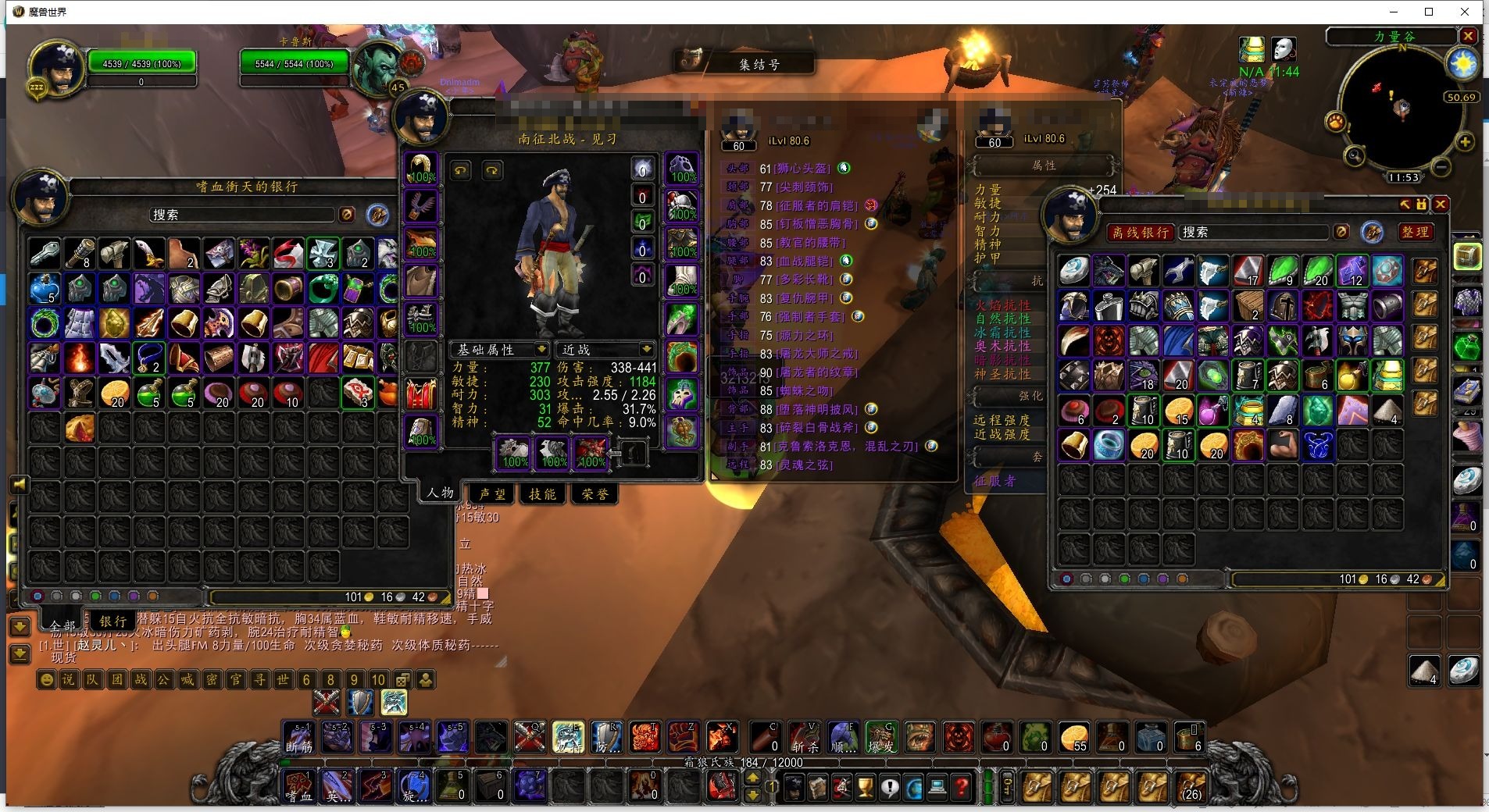This screenshot has width=1489, height=812.
Task: Trigger the 斩杀 execute ability
Action: point(804,737)
